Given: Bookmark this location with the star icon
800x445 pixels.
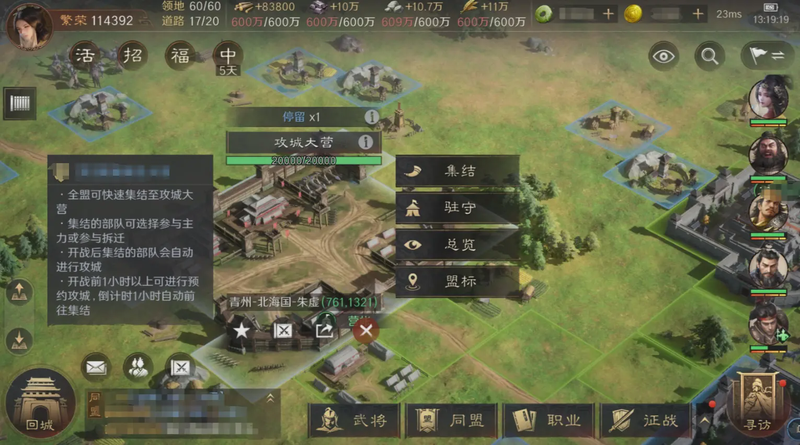Looking at the screenshot, I should pyautogui.click(x=241, y=329).
